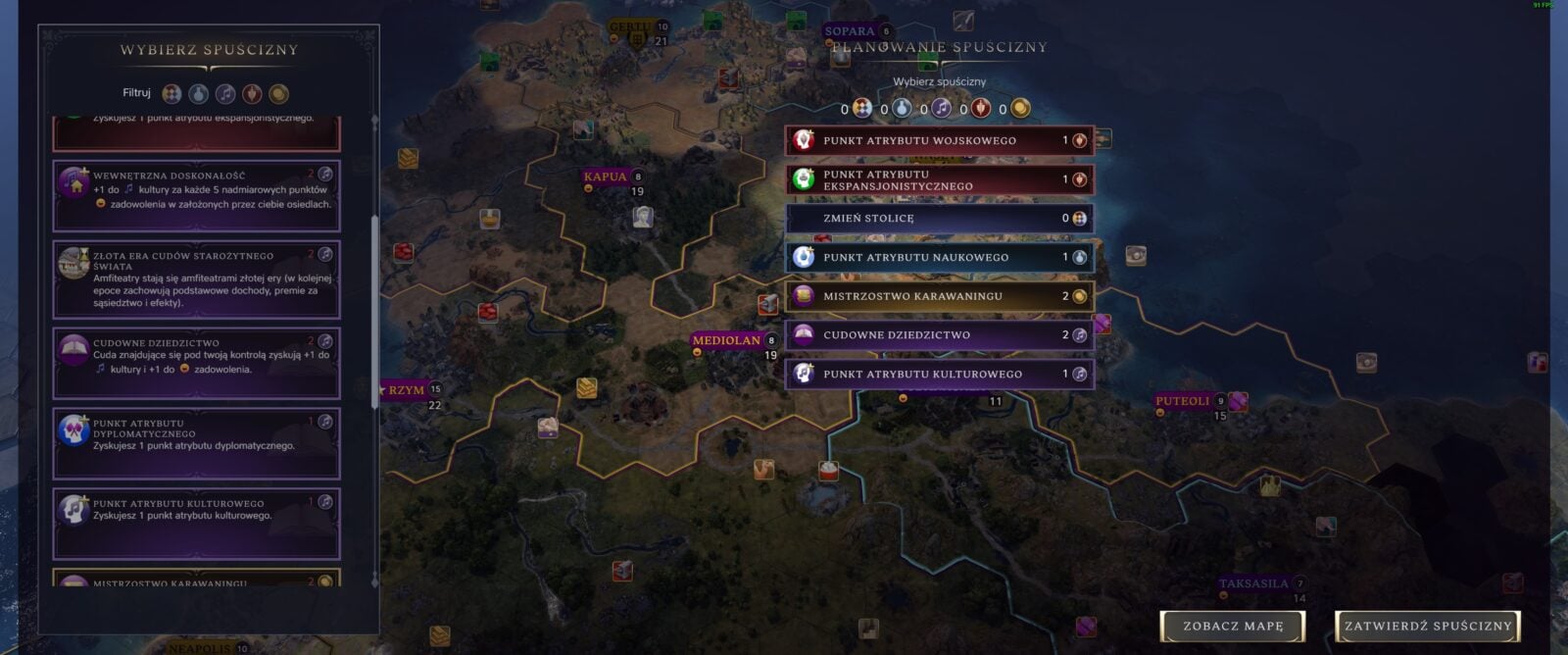Filter legacies by the military icon

(x=252, y=94)
